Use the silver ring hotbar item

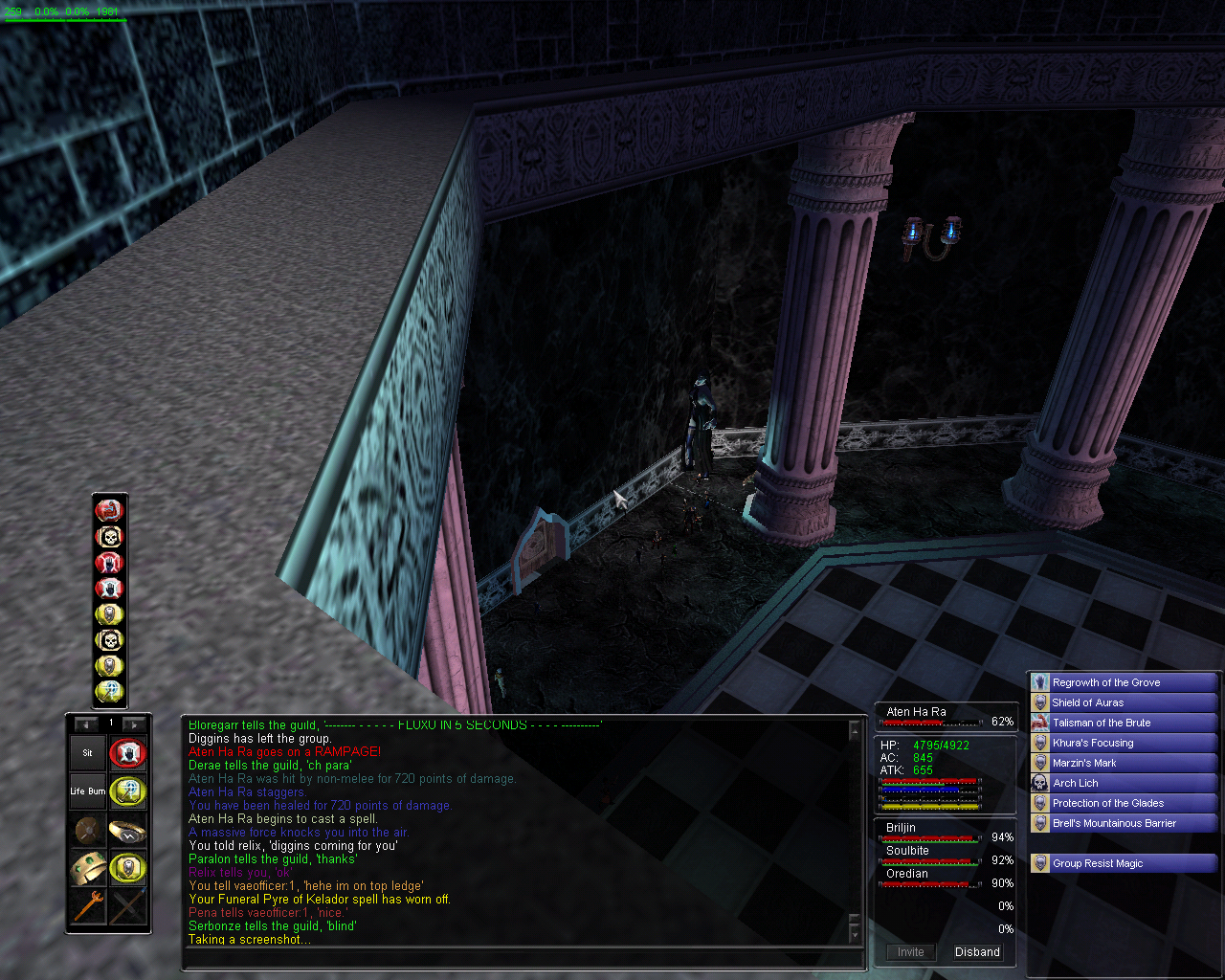click(127, 830)
